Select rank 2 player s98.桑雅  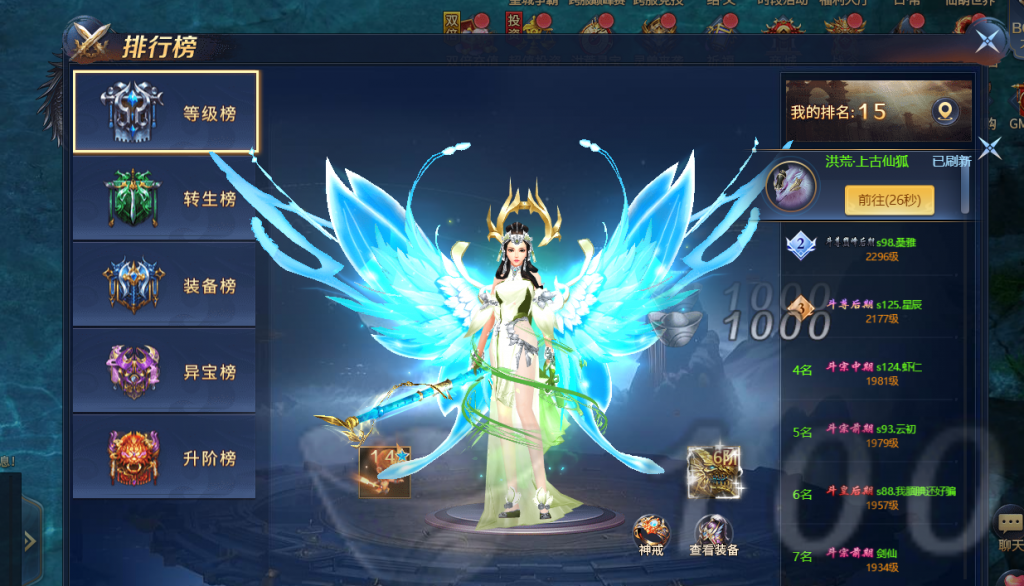pyautogui.click(x=870, y=249)
